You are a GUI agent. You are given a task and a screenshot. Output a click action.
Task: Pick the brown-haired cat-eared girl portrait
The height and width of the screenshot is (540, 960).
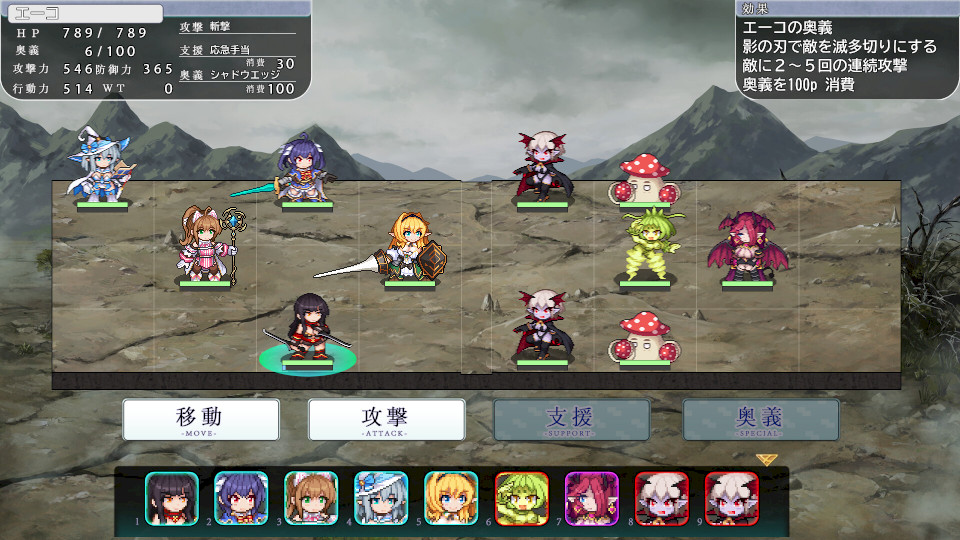pos(311,498)
